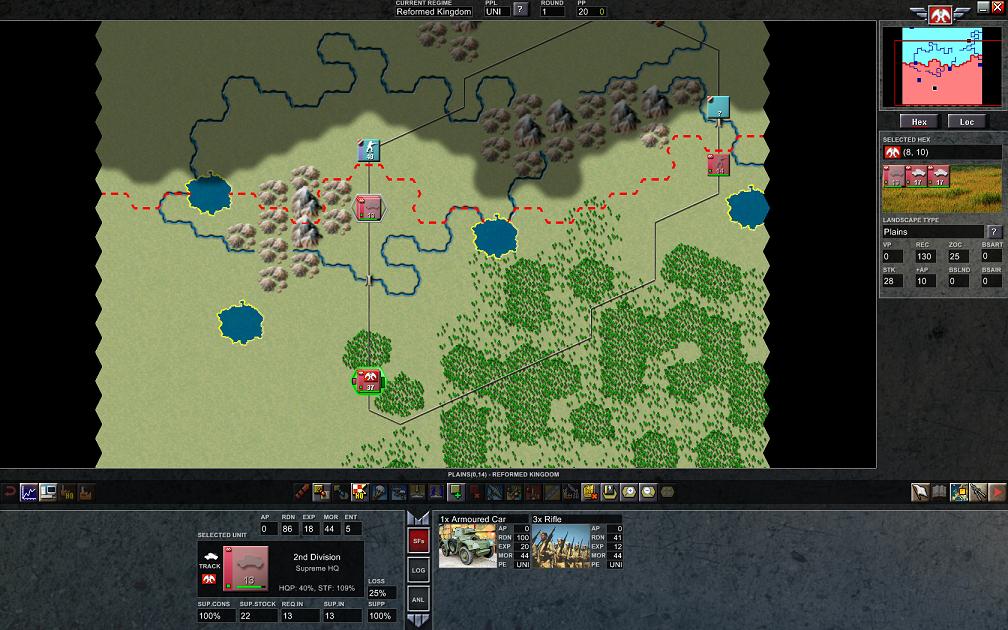Click the question mark beside PPL UNI

[x=520, y=11]
